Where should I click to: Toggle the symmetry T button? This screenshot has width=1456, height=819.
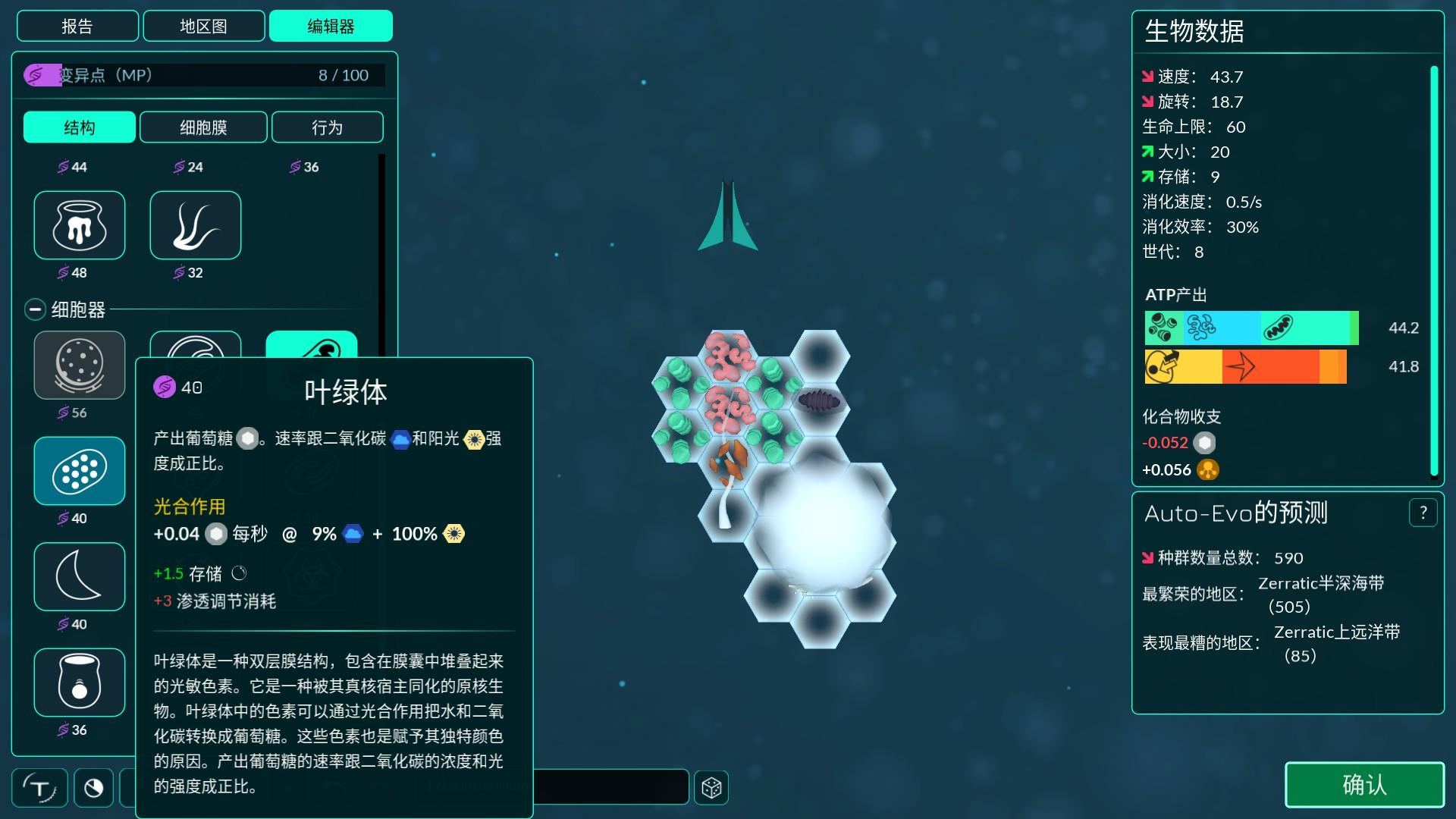pyautogui.click(x=40, y=788)
